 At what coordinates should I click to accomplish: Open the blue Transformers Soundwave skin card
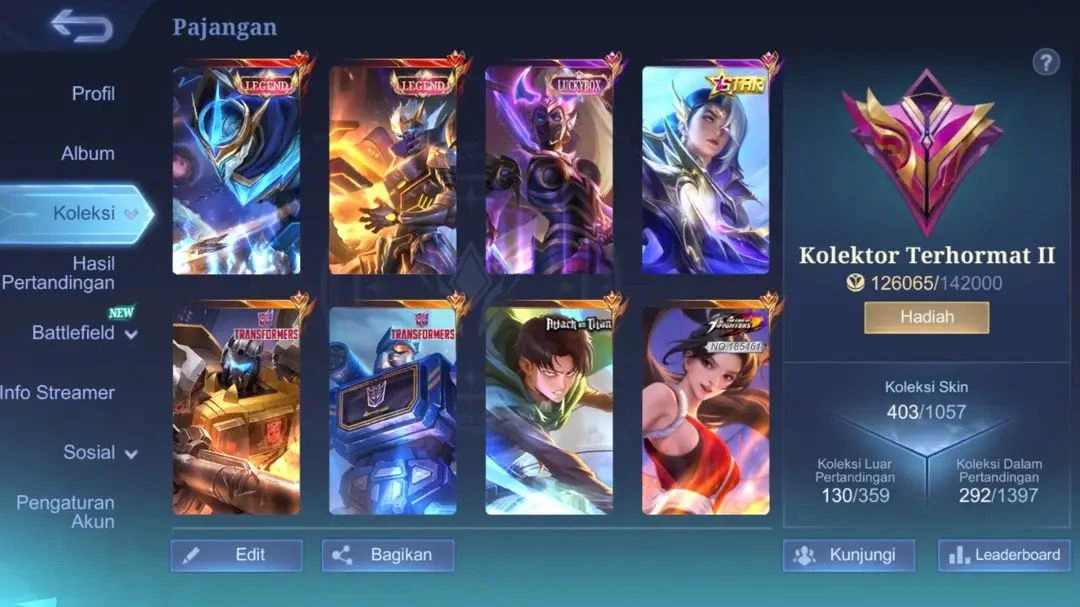tap(393, 410)
